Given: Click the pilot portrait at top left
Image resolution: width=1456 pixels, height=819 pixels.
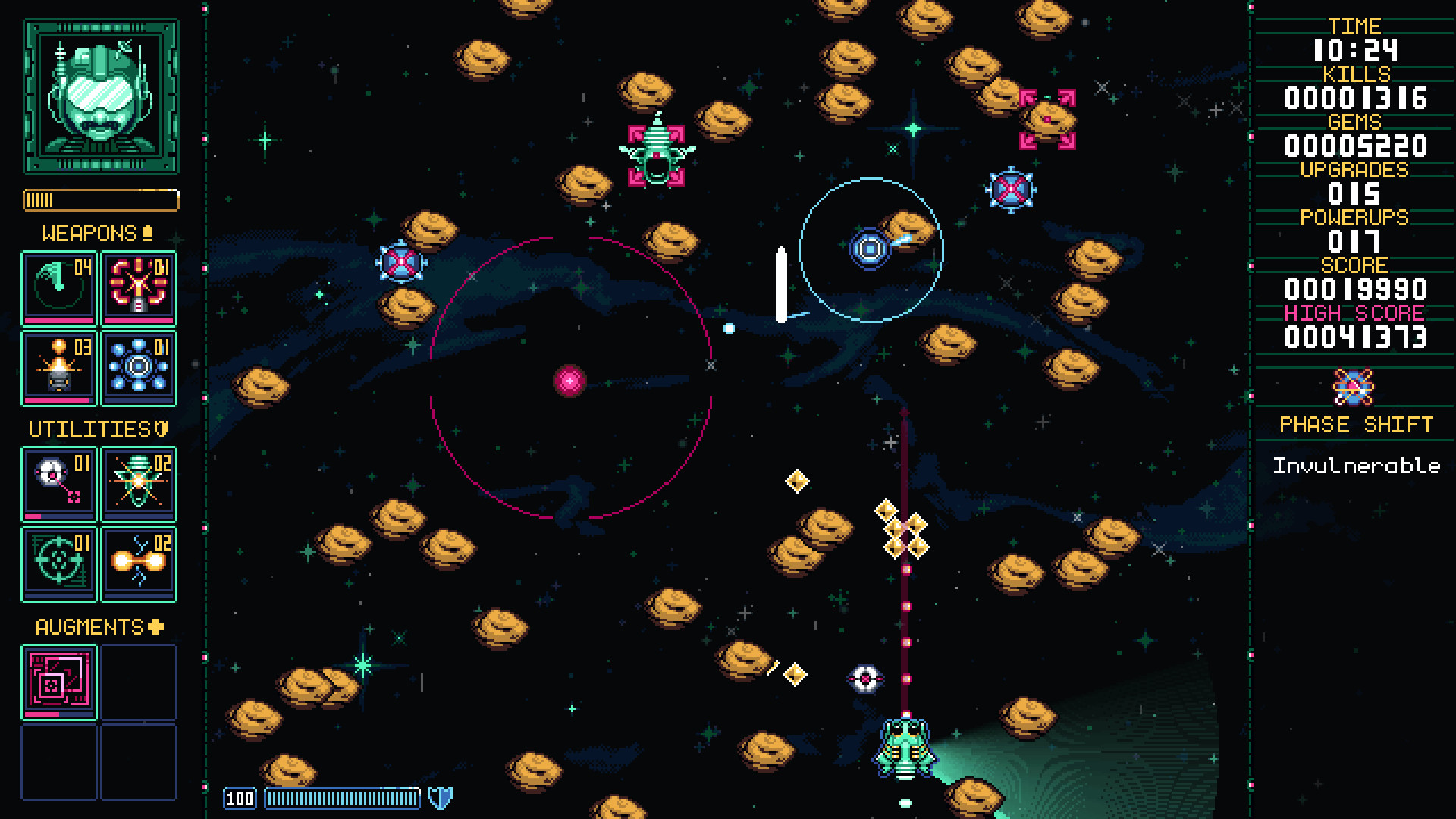Looking at the screenshot, I should (101, 96).
